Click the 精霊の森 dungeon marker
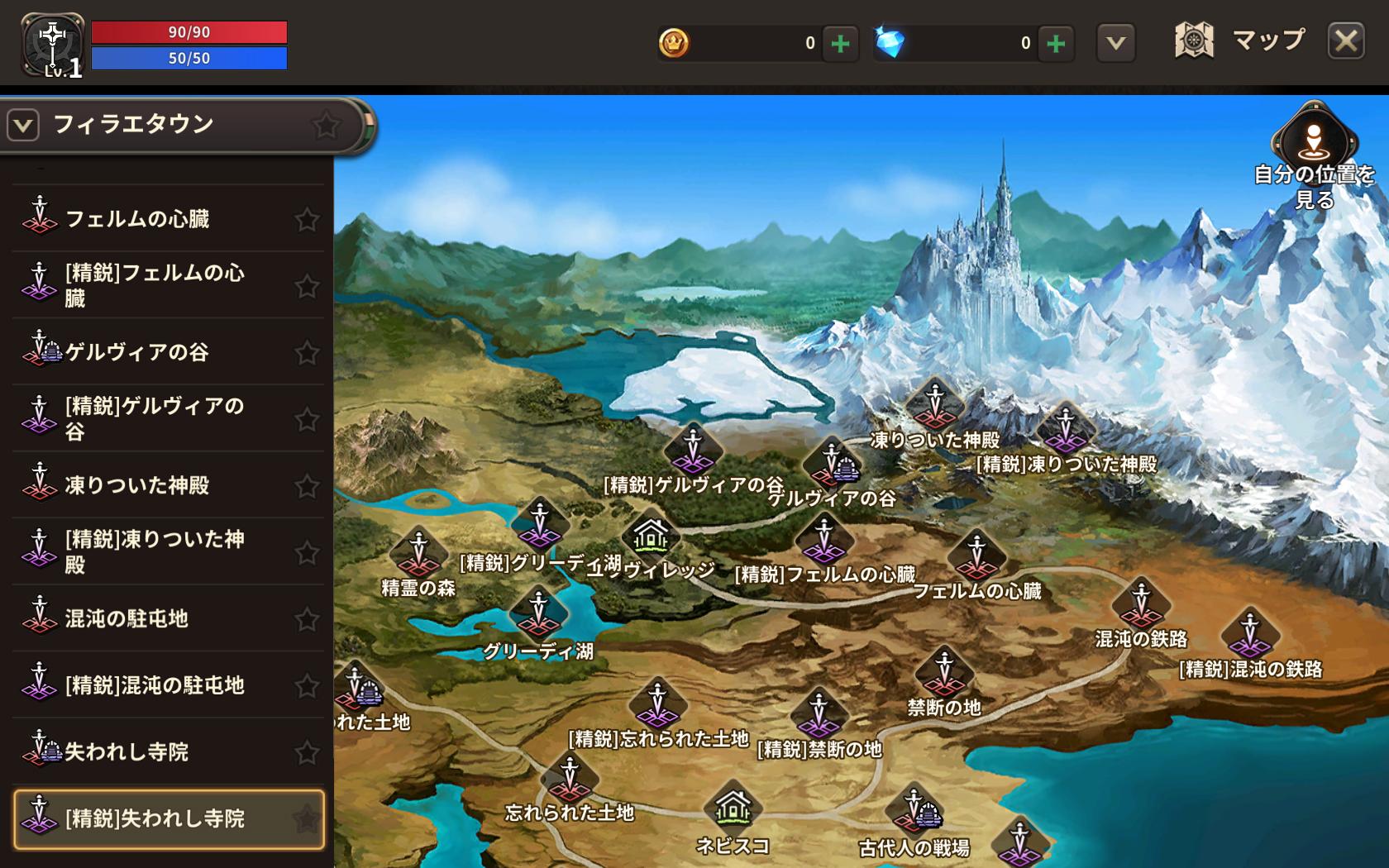Image resolution: width=1389 pixels, height=868 pixels. point(418,552)
